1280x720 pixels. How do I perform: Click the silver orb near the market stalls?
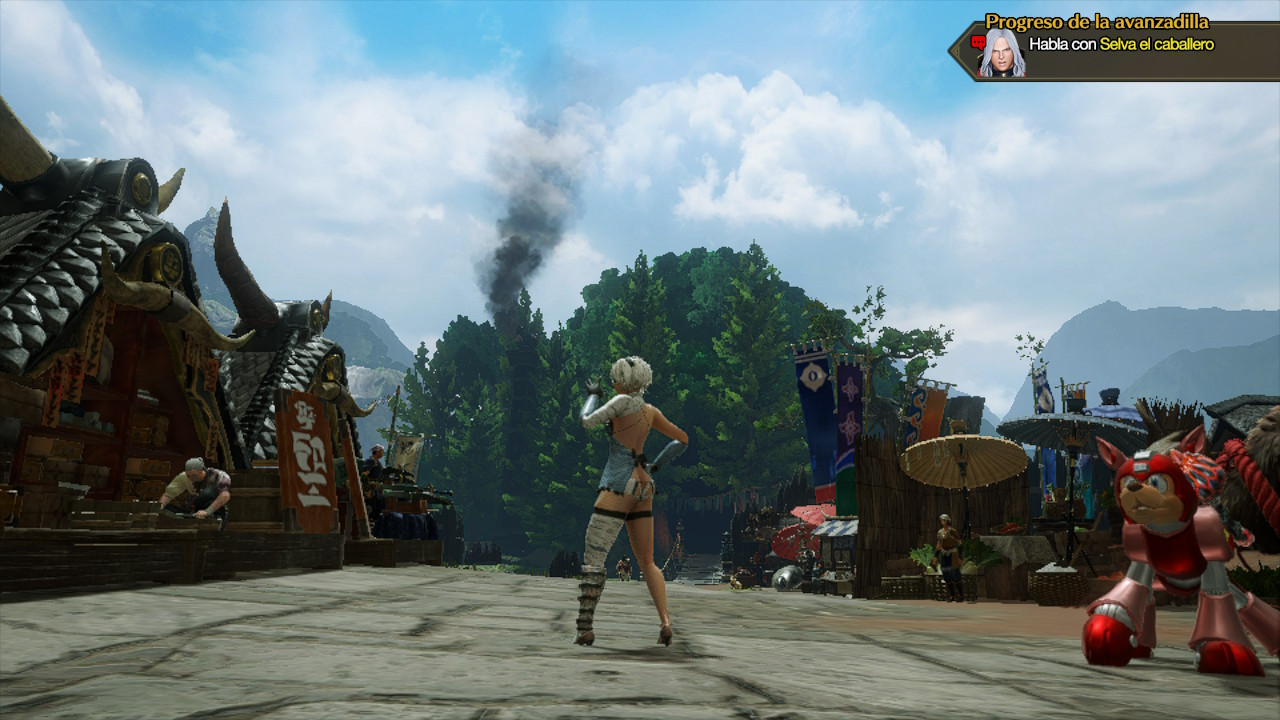786,577
